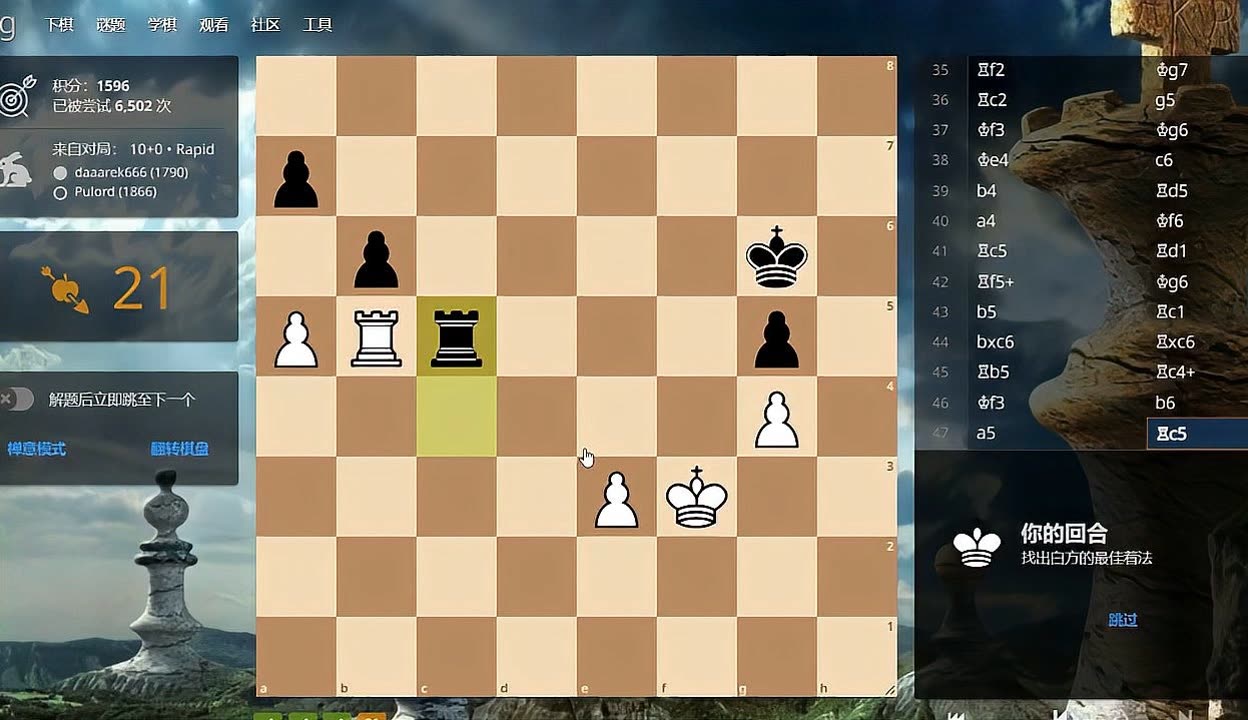Open the 观看 menu
The height and width of the screenshot is (720, 1248).
click(x=214, y=25)
